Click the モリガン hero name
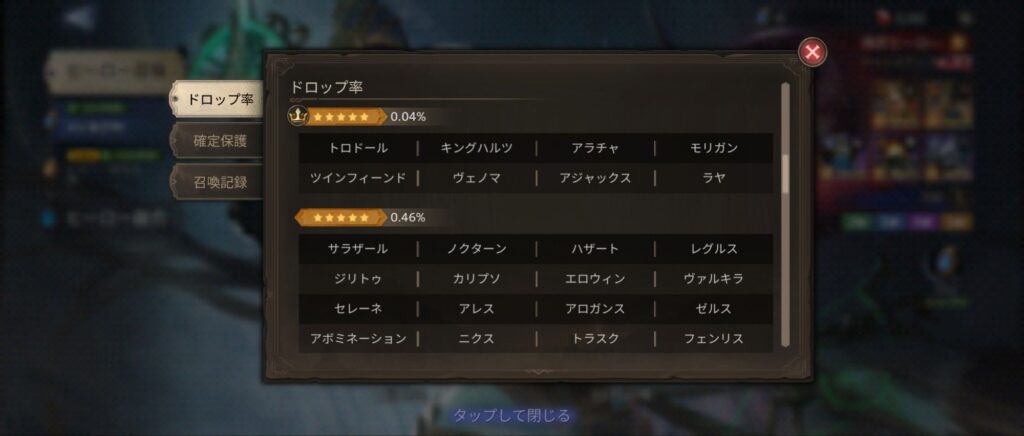The width and height of the screenshot is (1024, 436). click(x=714, y=148)
